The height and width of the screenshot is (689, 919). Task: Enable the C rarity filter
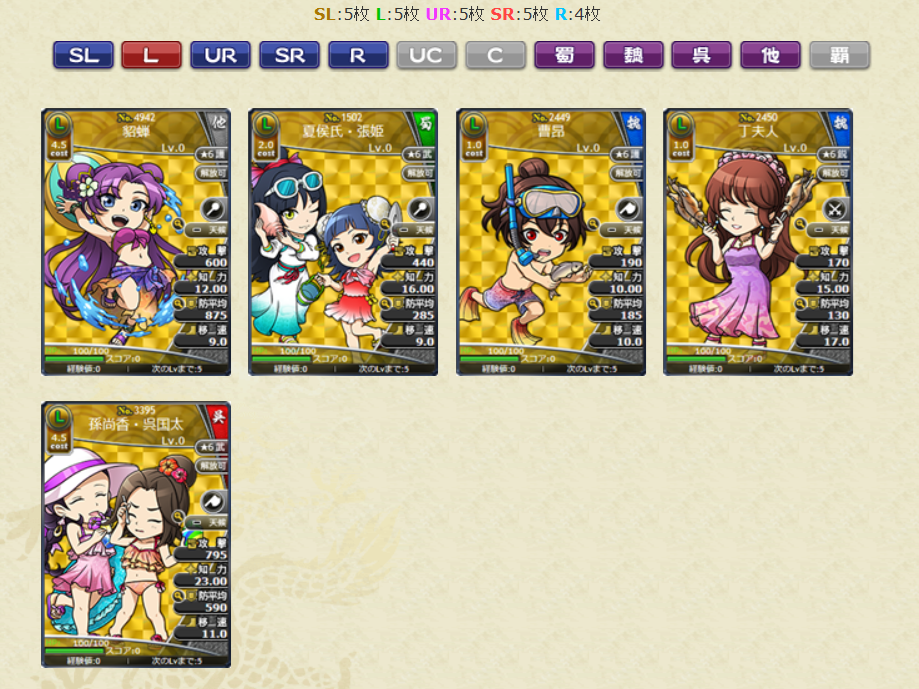pyautogui.click(x=495, y=56)
